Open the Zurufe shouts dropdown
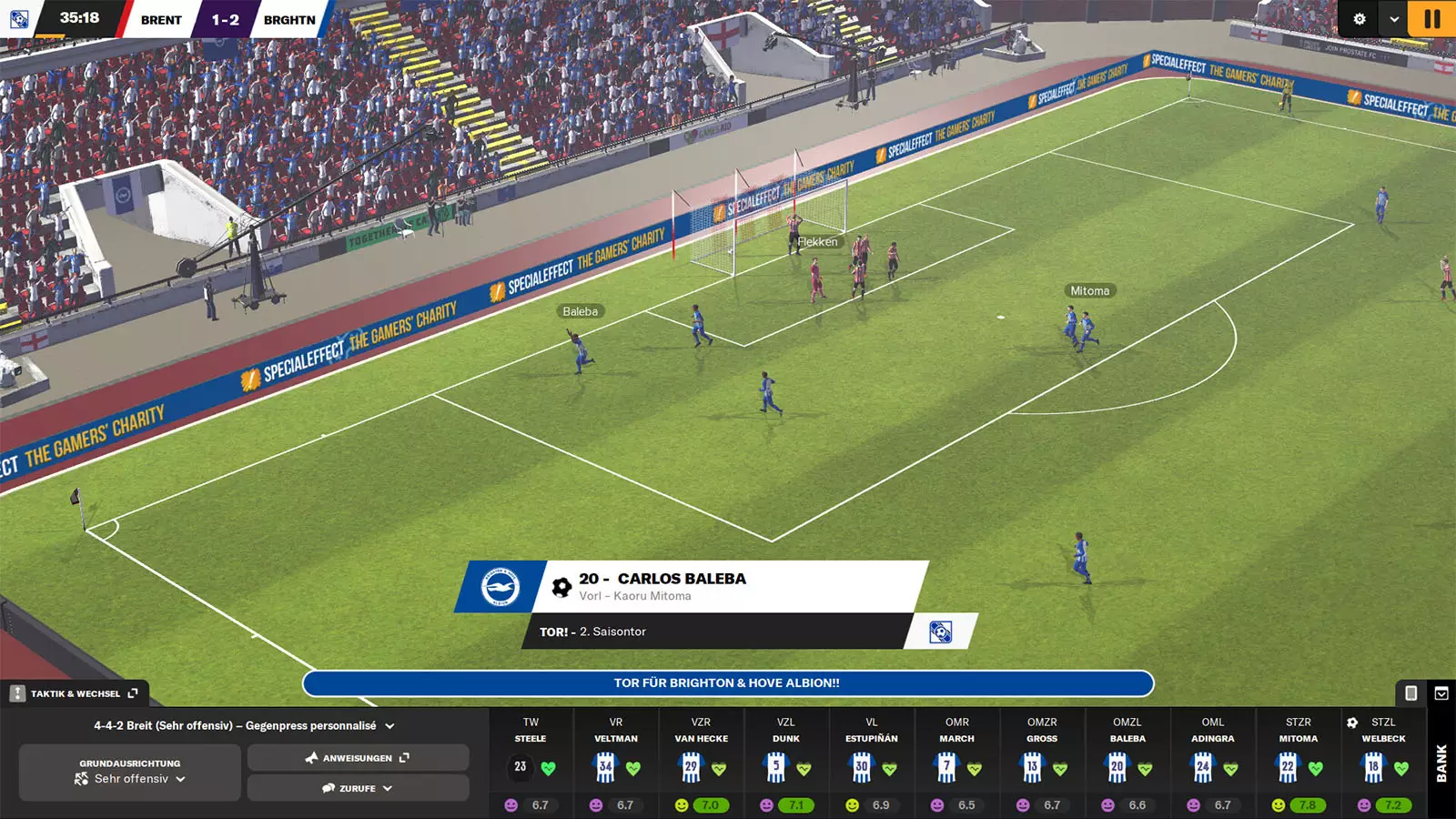1456x819 pixels. pos(358,788)
